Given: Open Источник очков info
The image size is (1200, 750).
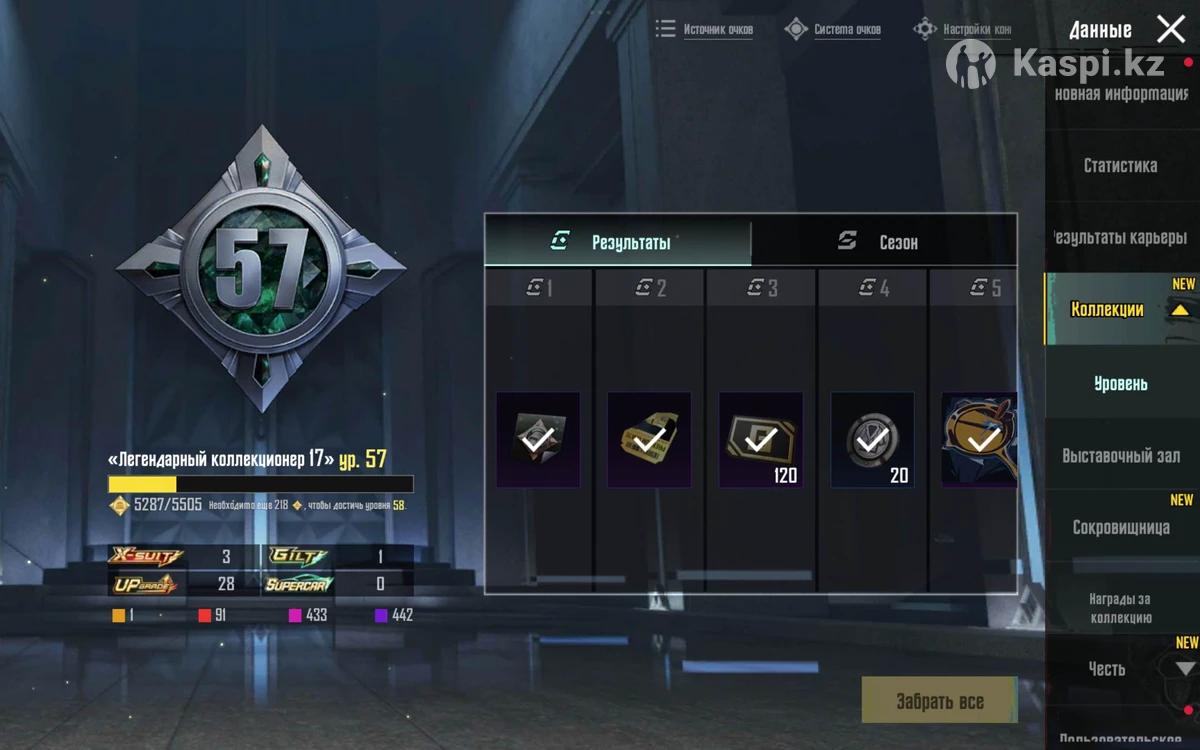Looking at the screenshot, I should (x=705, y=29).
